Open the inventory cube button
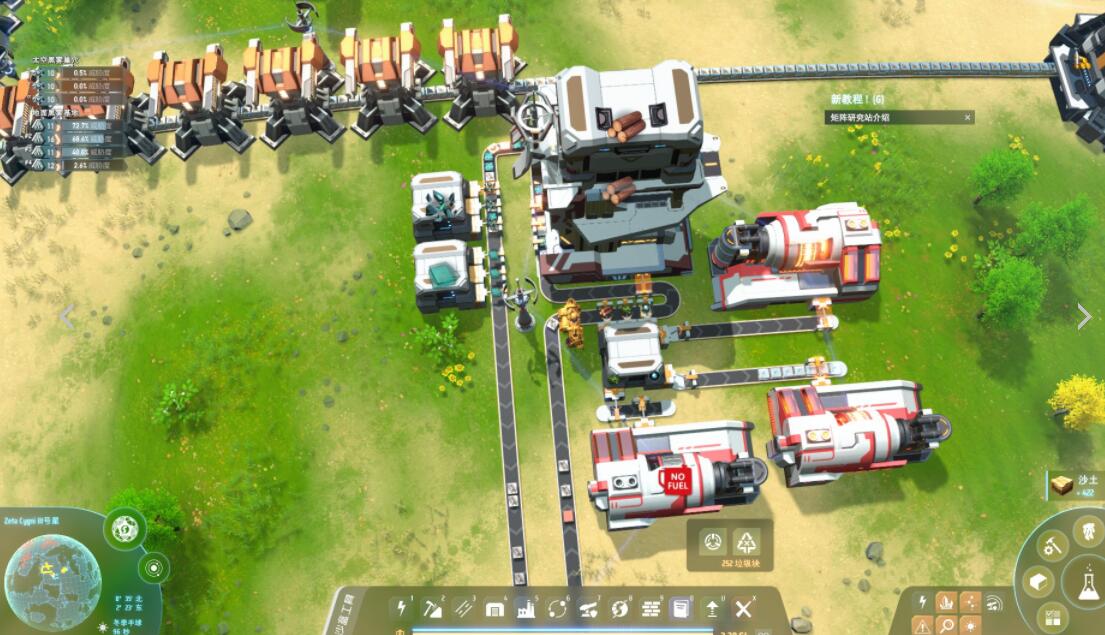The width and height of the screenshot is (1105, 635). click(x=1040, y=583)
